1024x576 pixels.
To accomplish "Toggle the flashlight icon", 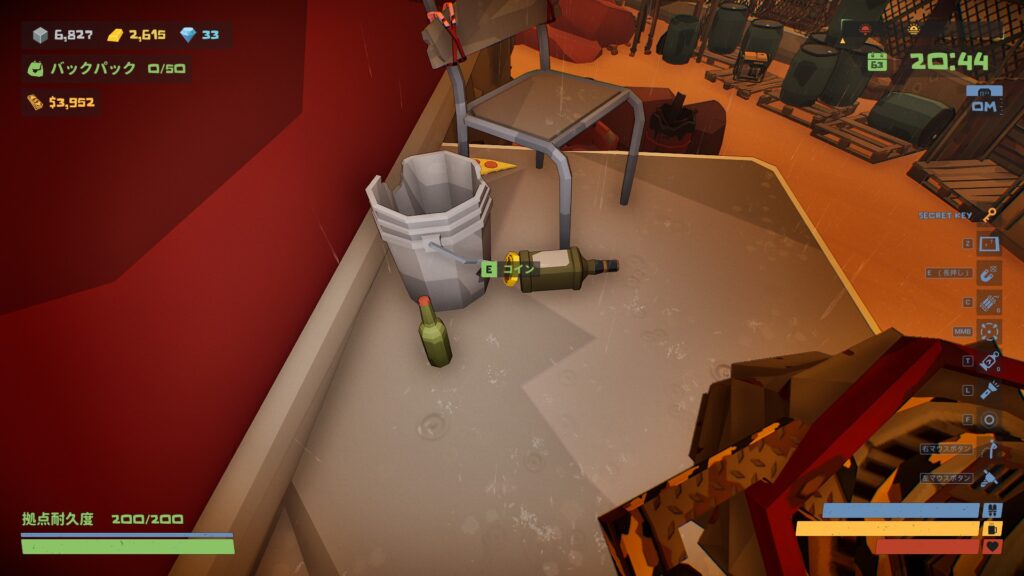I will [989, 390].
